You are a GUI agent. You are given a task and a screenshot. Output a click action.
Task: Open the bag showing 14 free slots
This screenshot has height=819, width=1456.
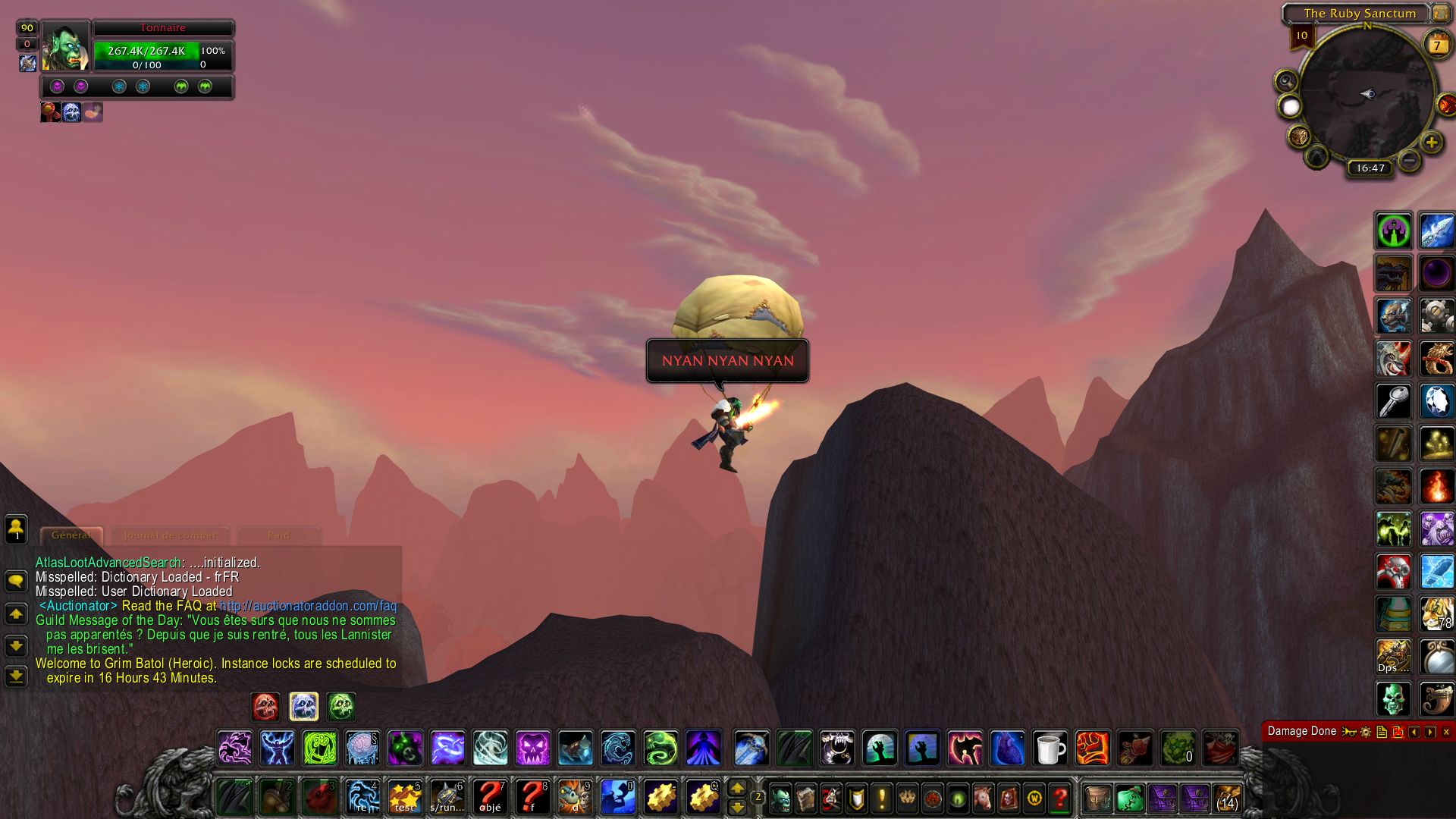[1227, 799]
